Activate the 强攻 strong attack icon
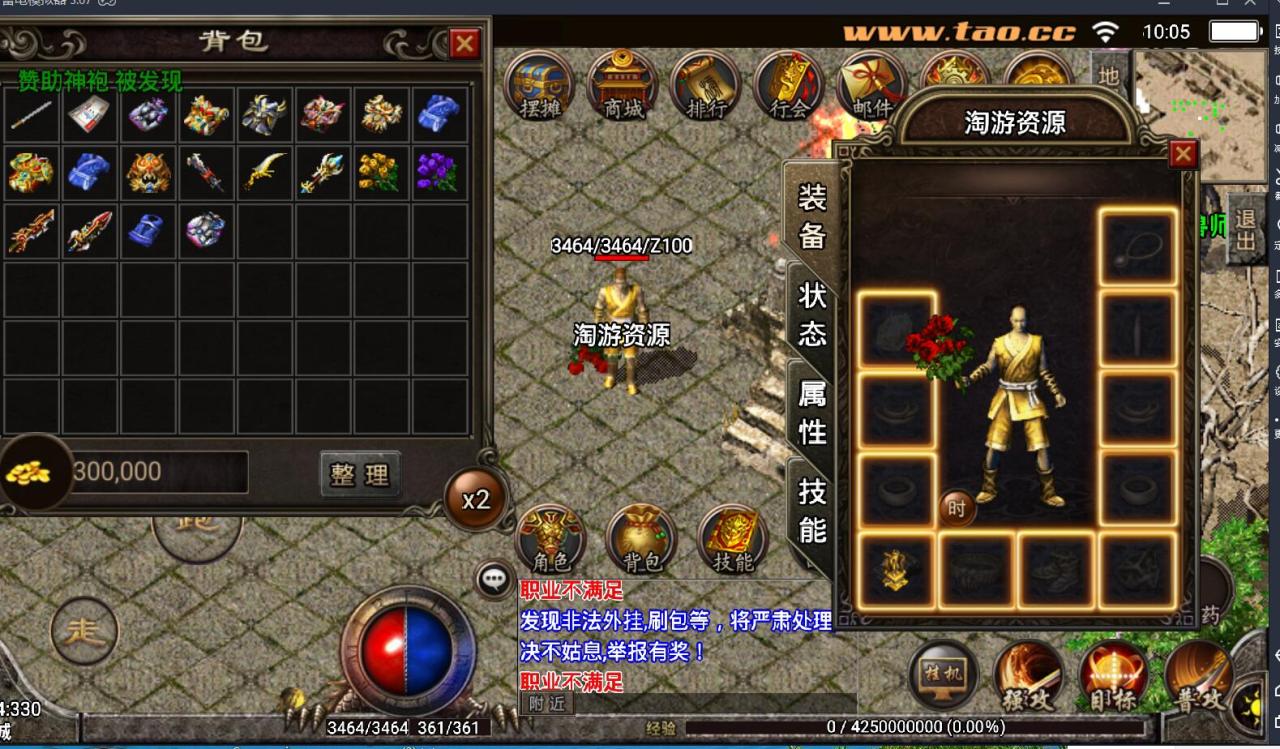This screenshot has height=749, width=1280. (x=1028, y=675)
